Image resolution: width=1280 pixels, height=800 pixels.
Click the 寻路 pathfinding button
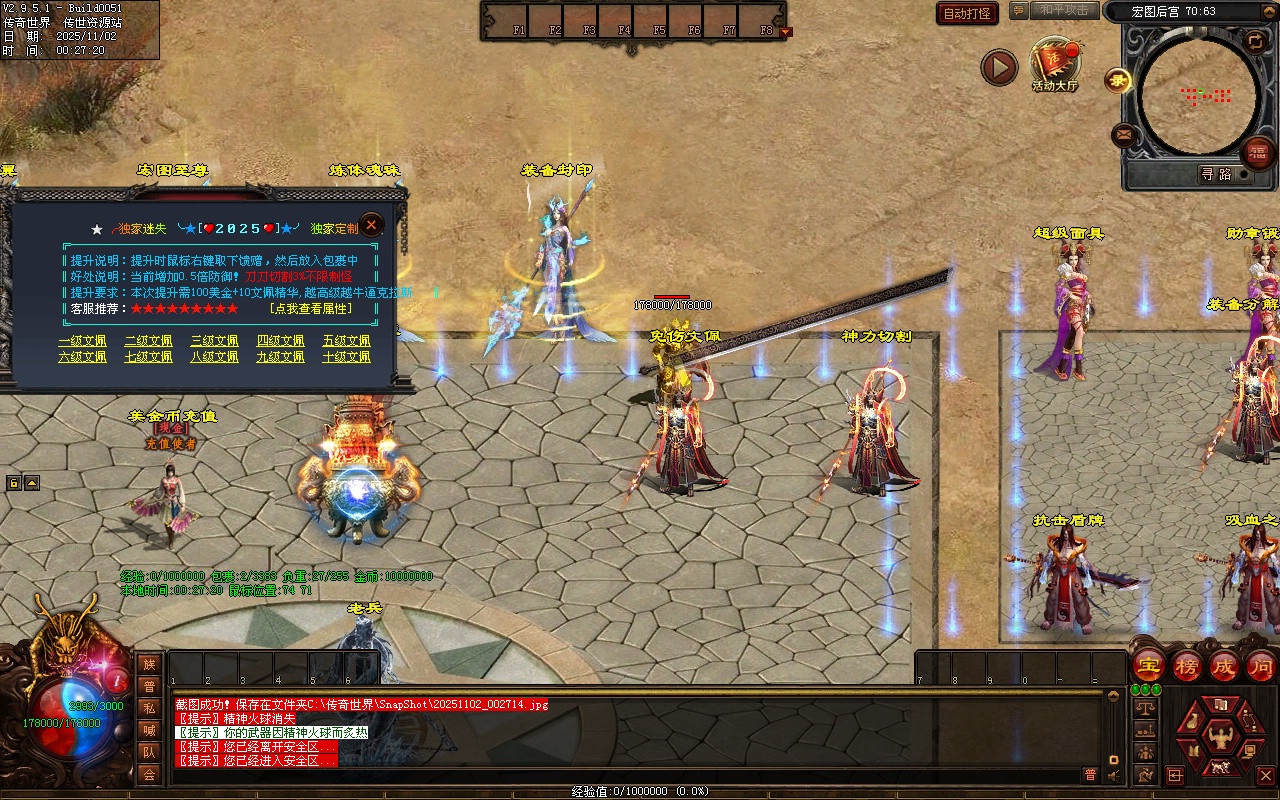[x=1216, y=174]
